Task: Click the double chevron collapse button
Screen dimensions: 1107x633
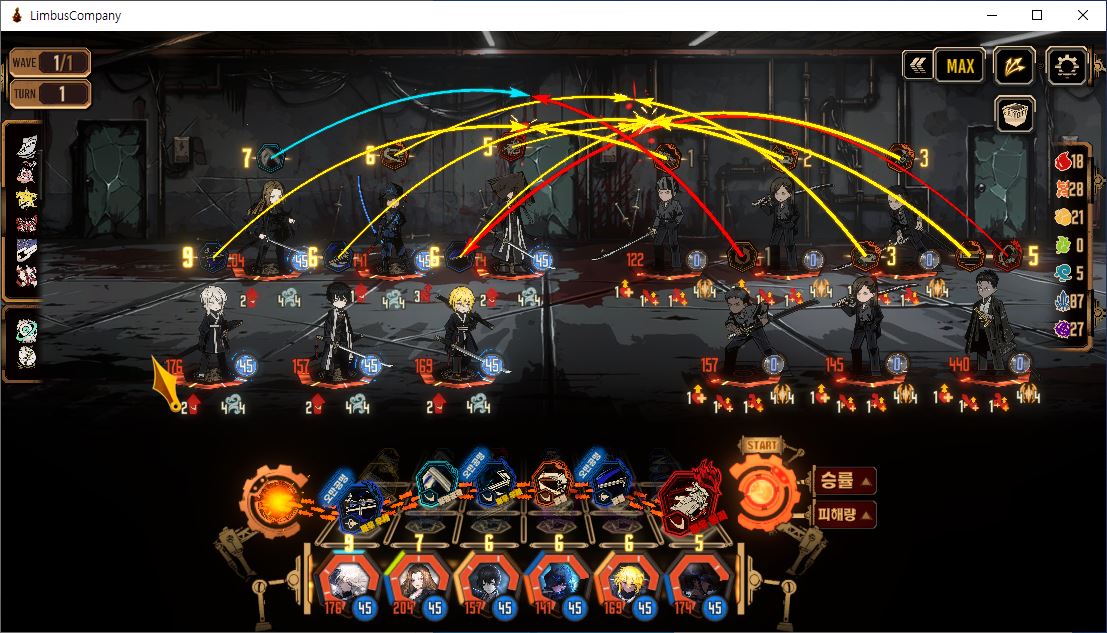Action: [x=916, y=66]
